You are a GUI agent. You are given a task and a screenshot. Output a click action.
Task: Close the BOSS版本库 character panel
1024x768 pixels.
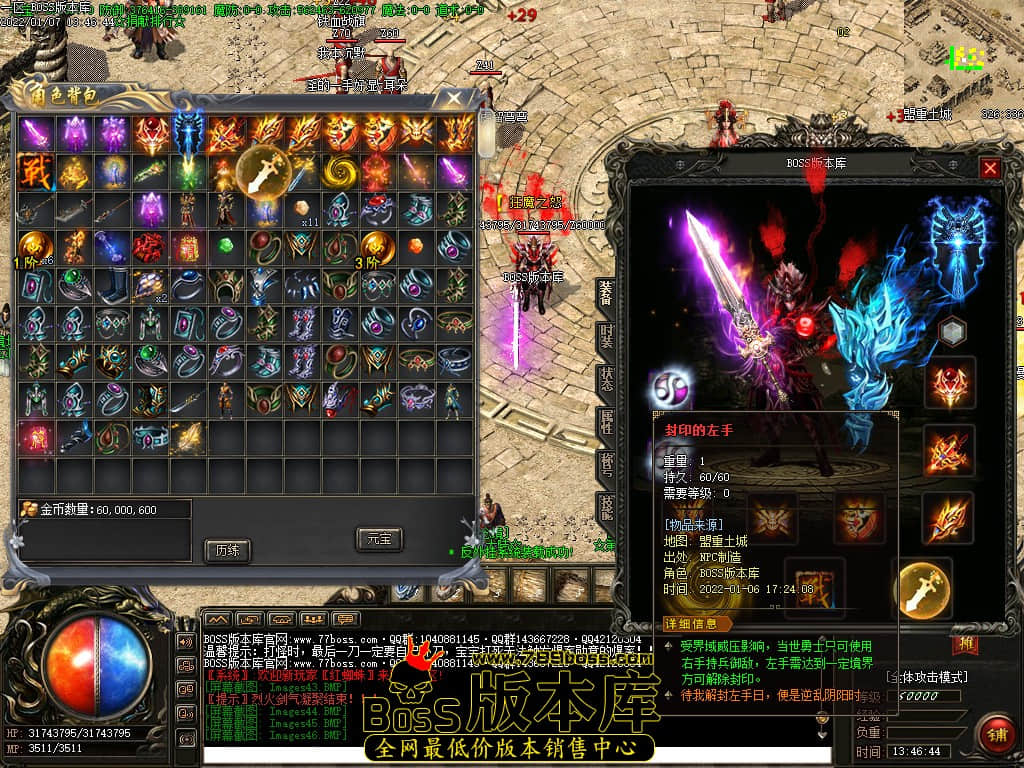pos(990,168)
